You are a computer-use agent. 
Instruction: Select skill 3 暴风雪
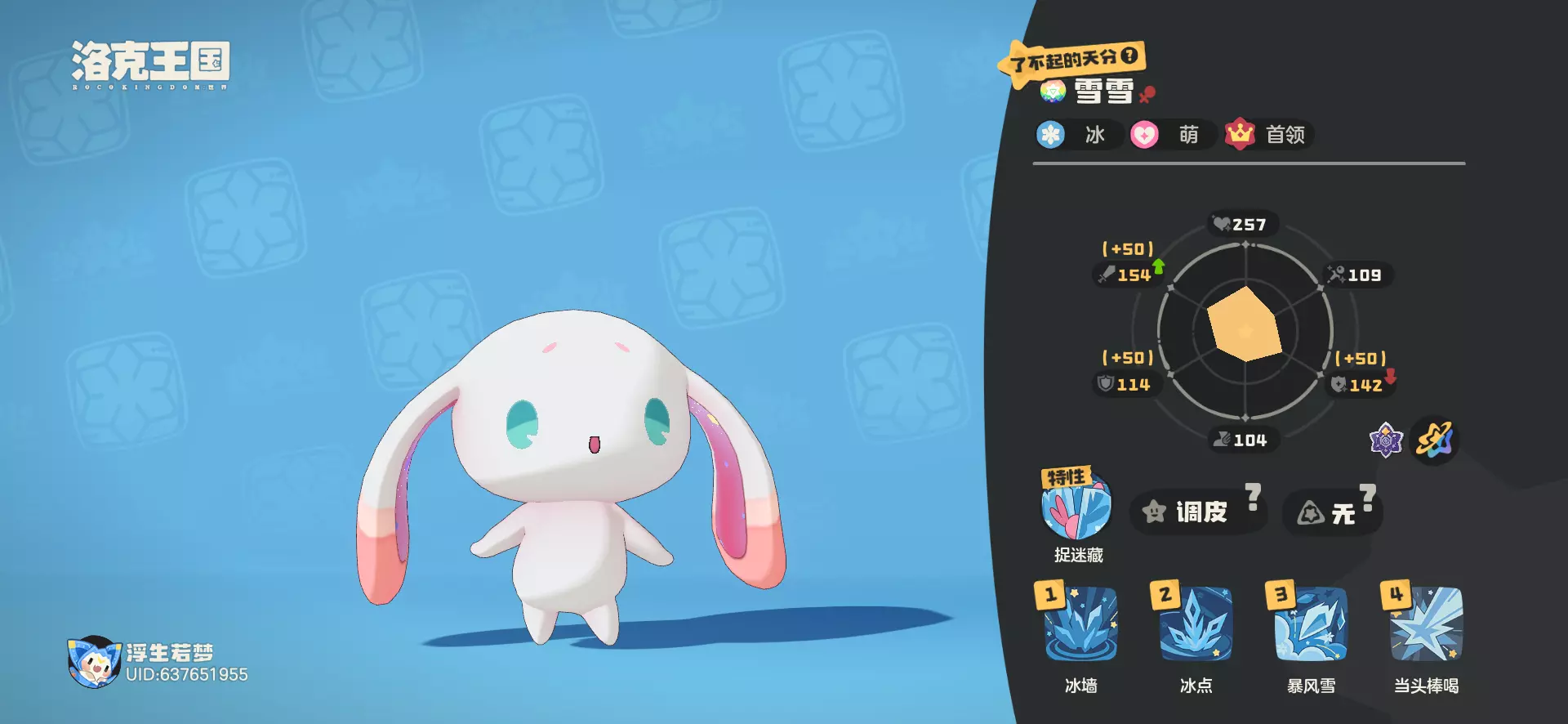coord(1311,625)
